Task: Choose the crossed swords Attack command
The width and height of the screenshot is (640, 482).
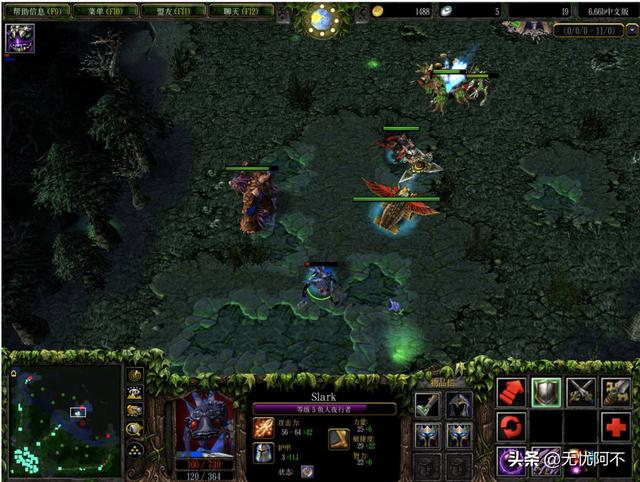Action: pos(581,391)
